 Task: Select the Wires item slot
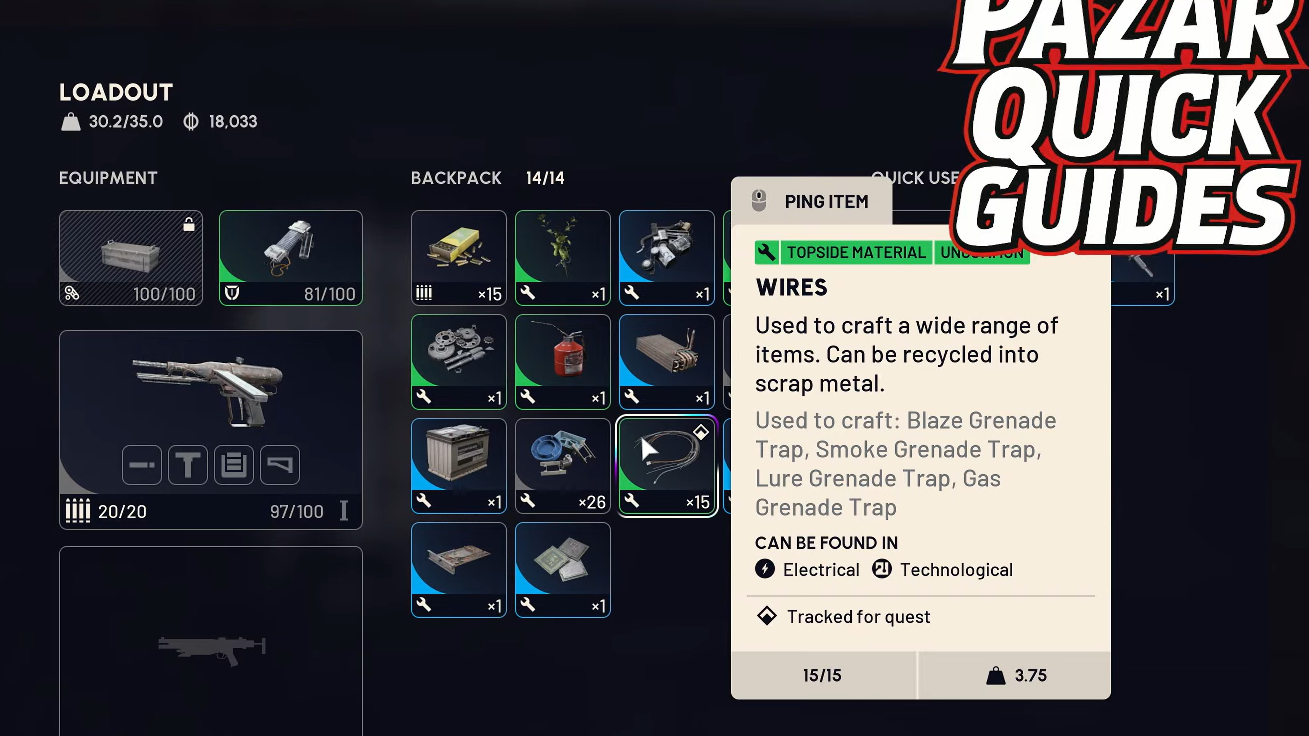point(667,465)
